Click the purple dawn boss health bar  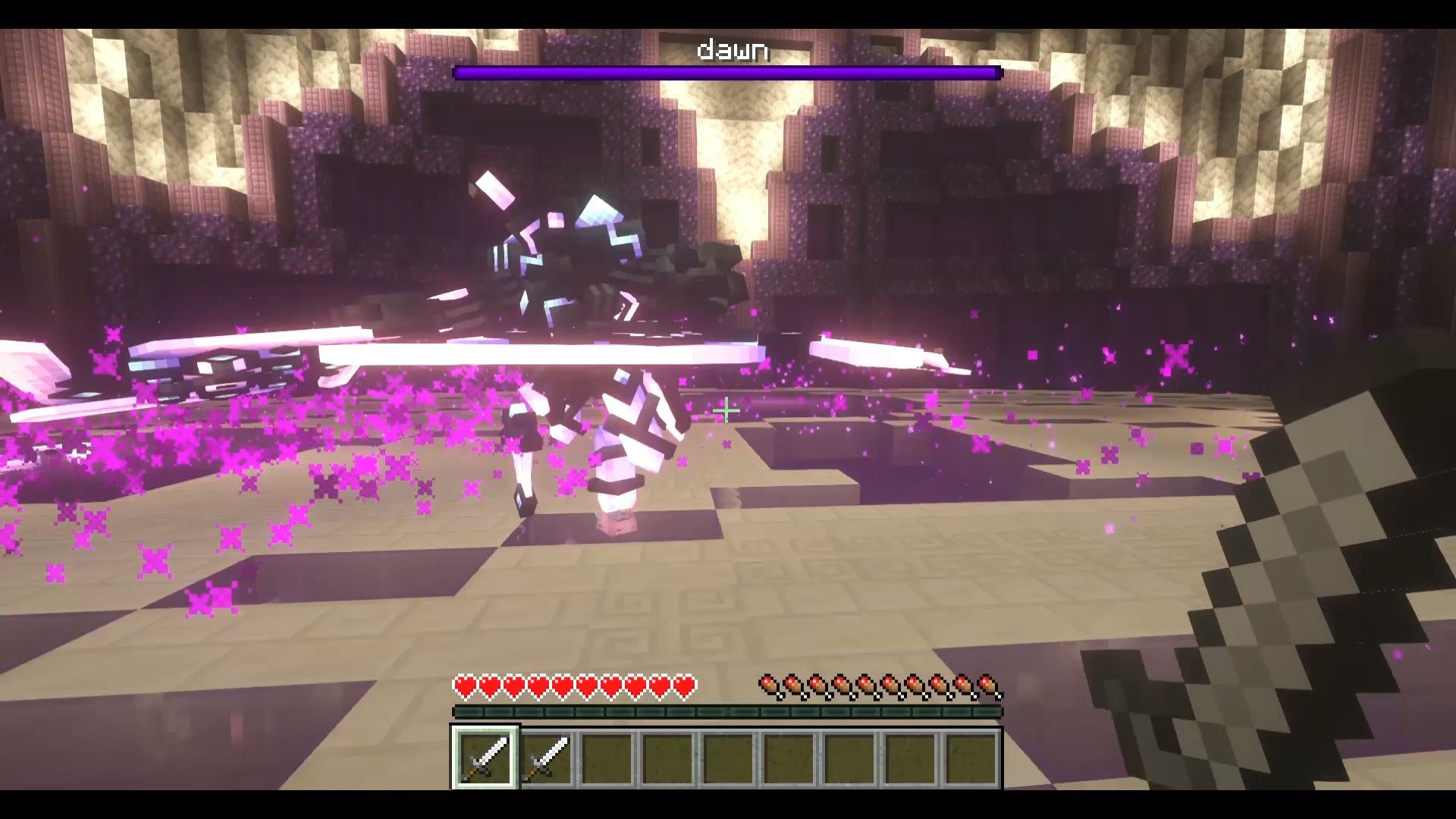tap(726, 74)
